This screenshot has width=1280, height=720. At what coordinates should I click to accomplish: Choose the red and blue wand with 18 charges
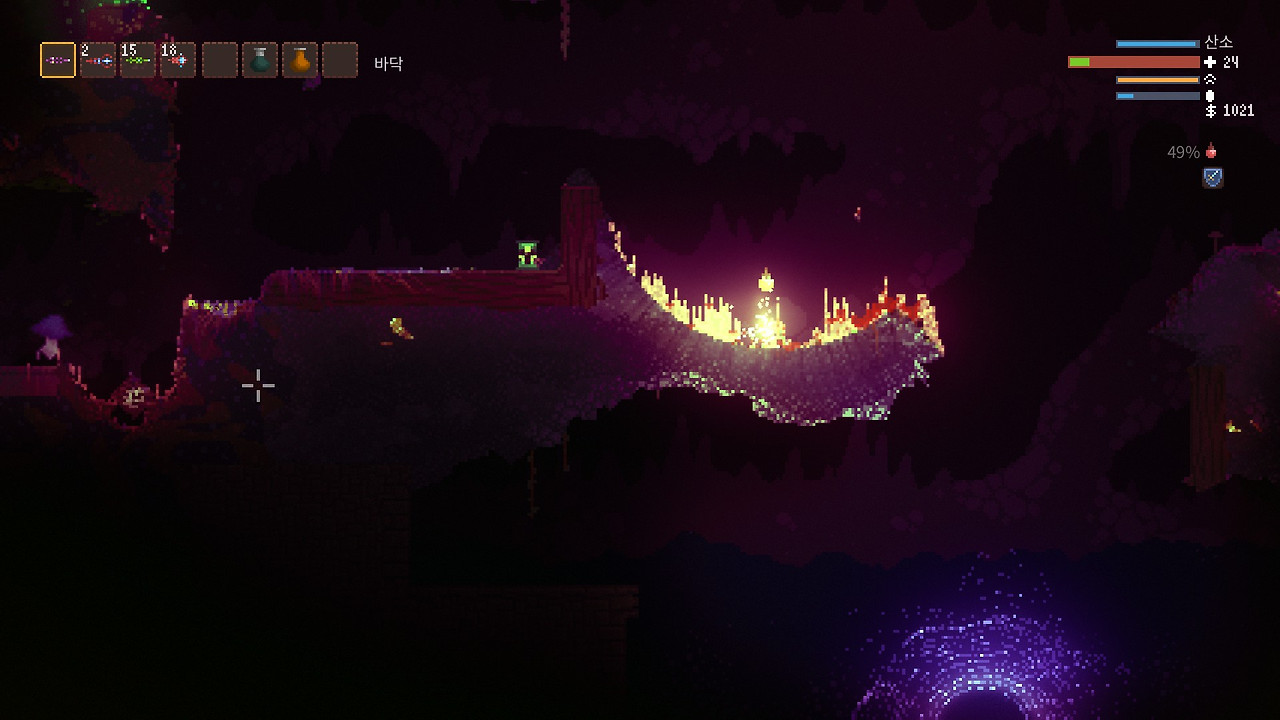coord(178,60)
